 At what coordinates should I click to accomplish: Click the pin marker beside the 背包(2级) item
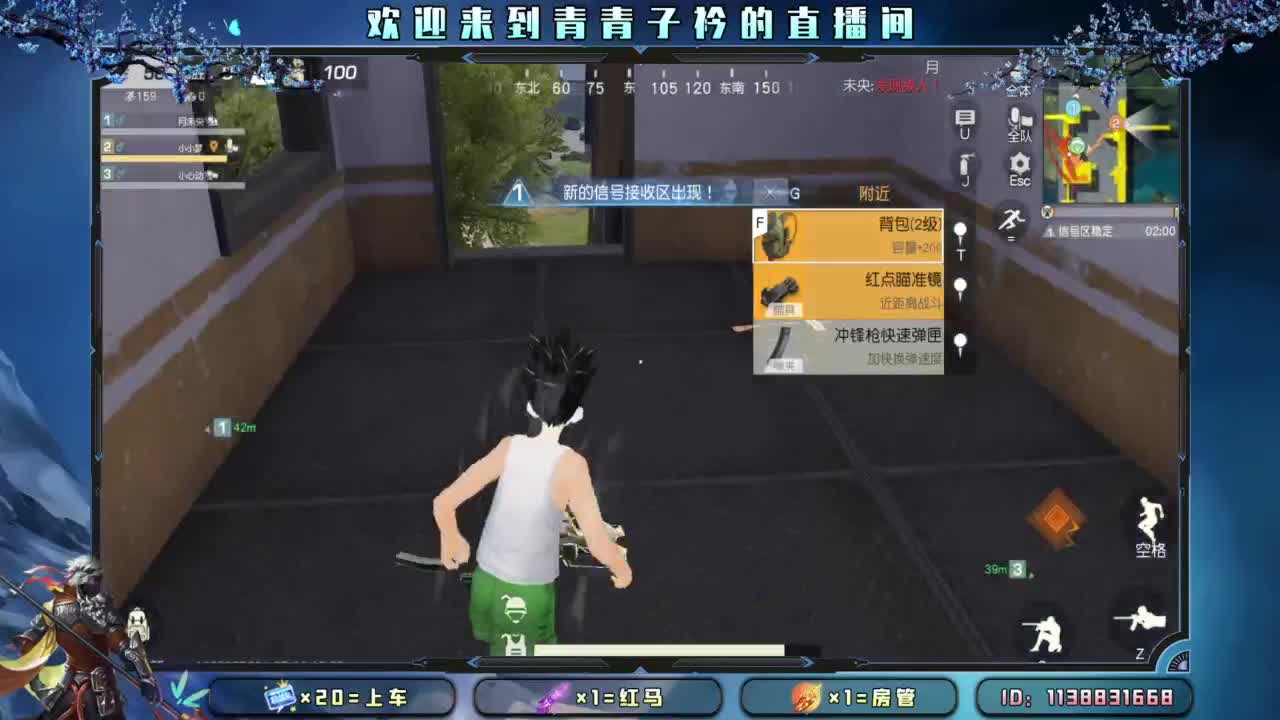[958, 232]
